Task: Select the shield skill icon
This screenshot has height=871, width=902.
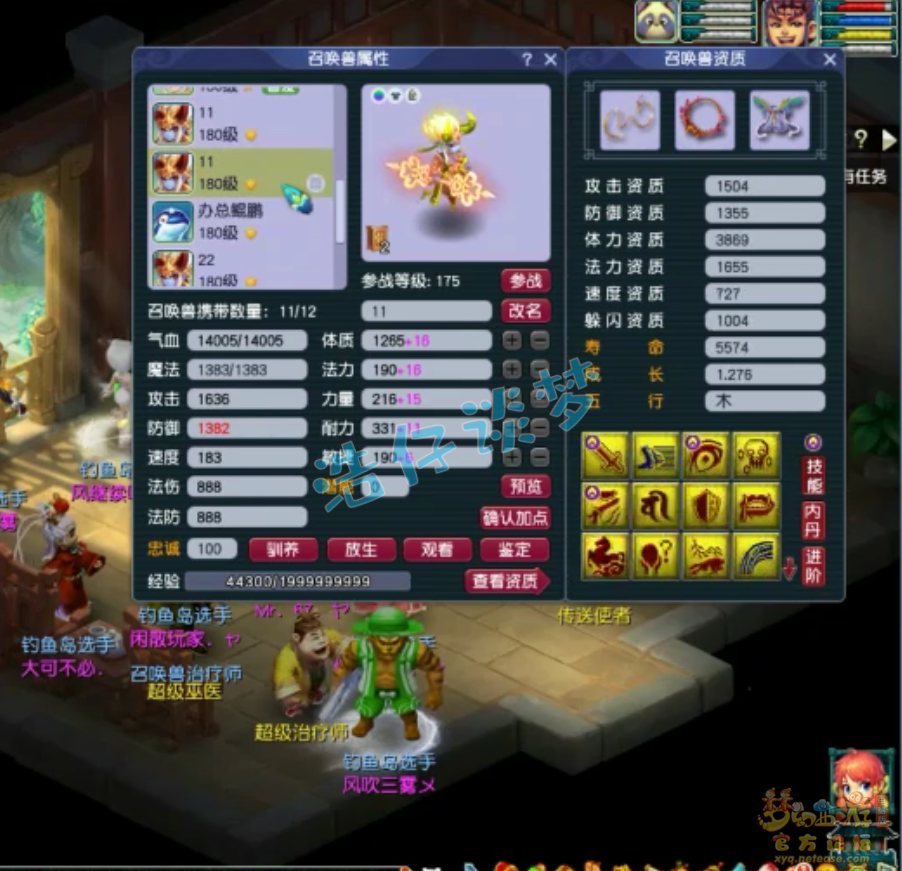Action: pos(706,506)
